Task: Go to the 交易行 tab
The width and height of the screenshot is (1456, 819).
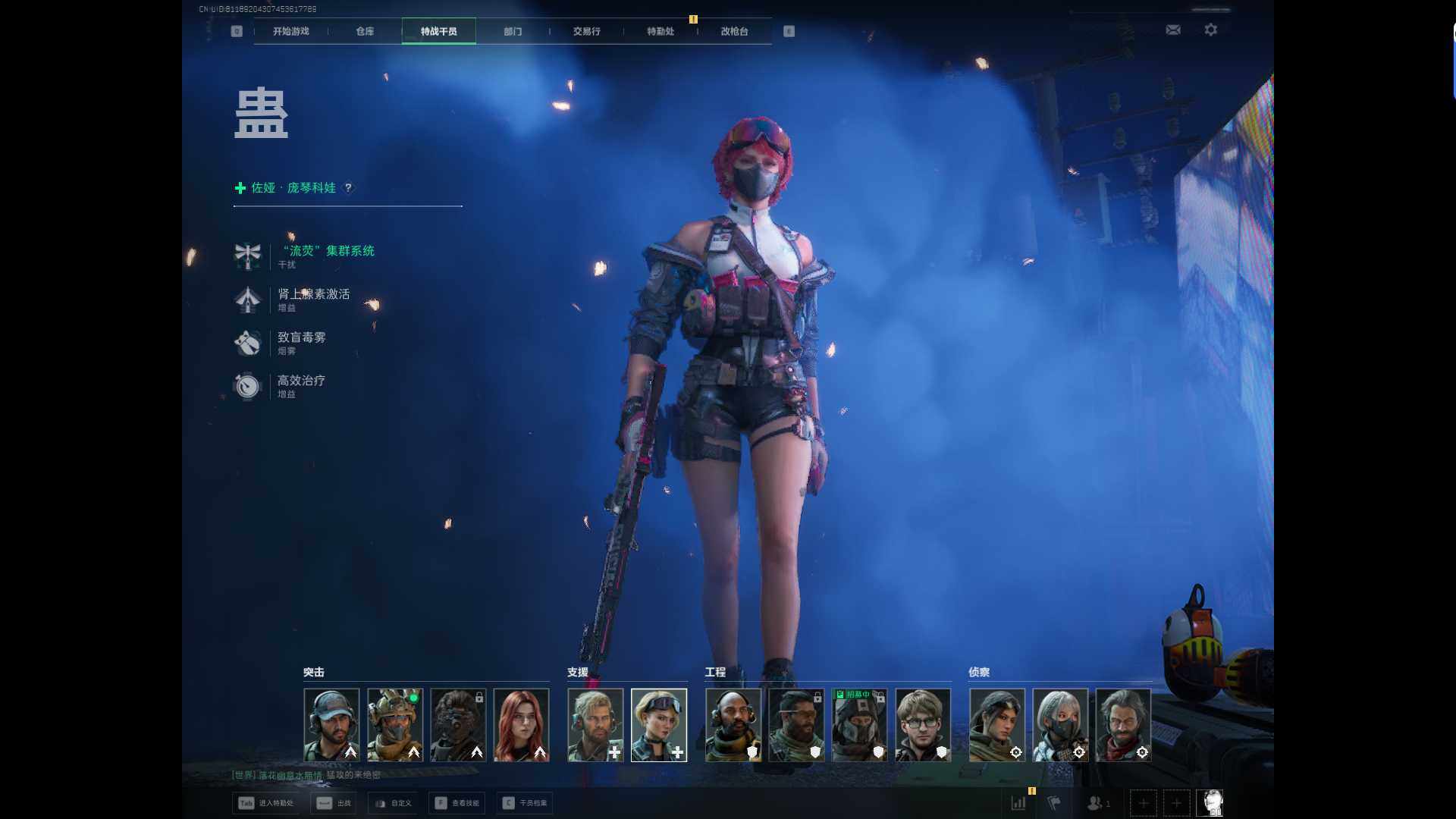Action: point(586,31)
